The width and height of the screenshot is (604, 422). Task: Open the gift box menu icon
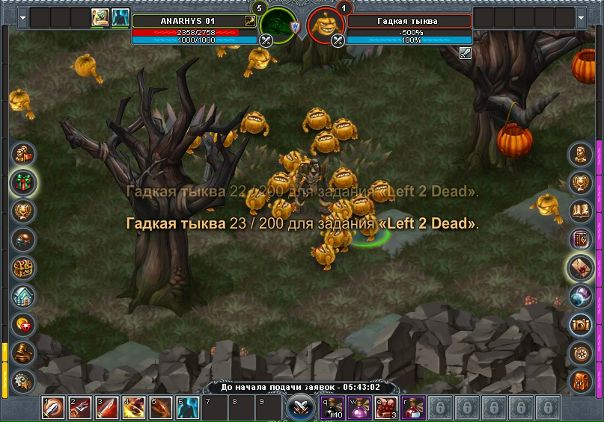click(22, 182)
